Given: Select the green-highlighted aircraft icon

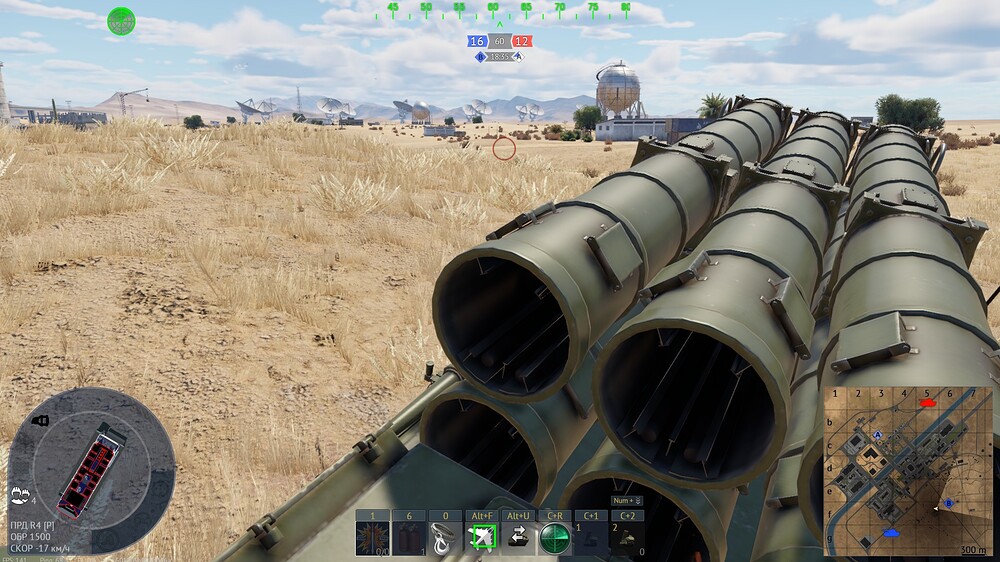Looking at the screenshot, I should 482,538.
